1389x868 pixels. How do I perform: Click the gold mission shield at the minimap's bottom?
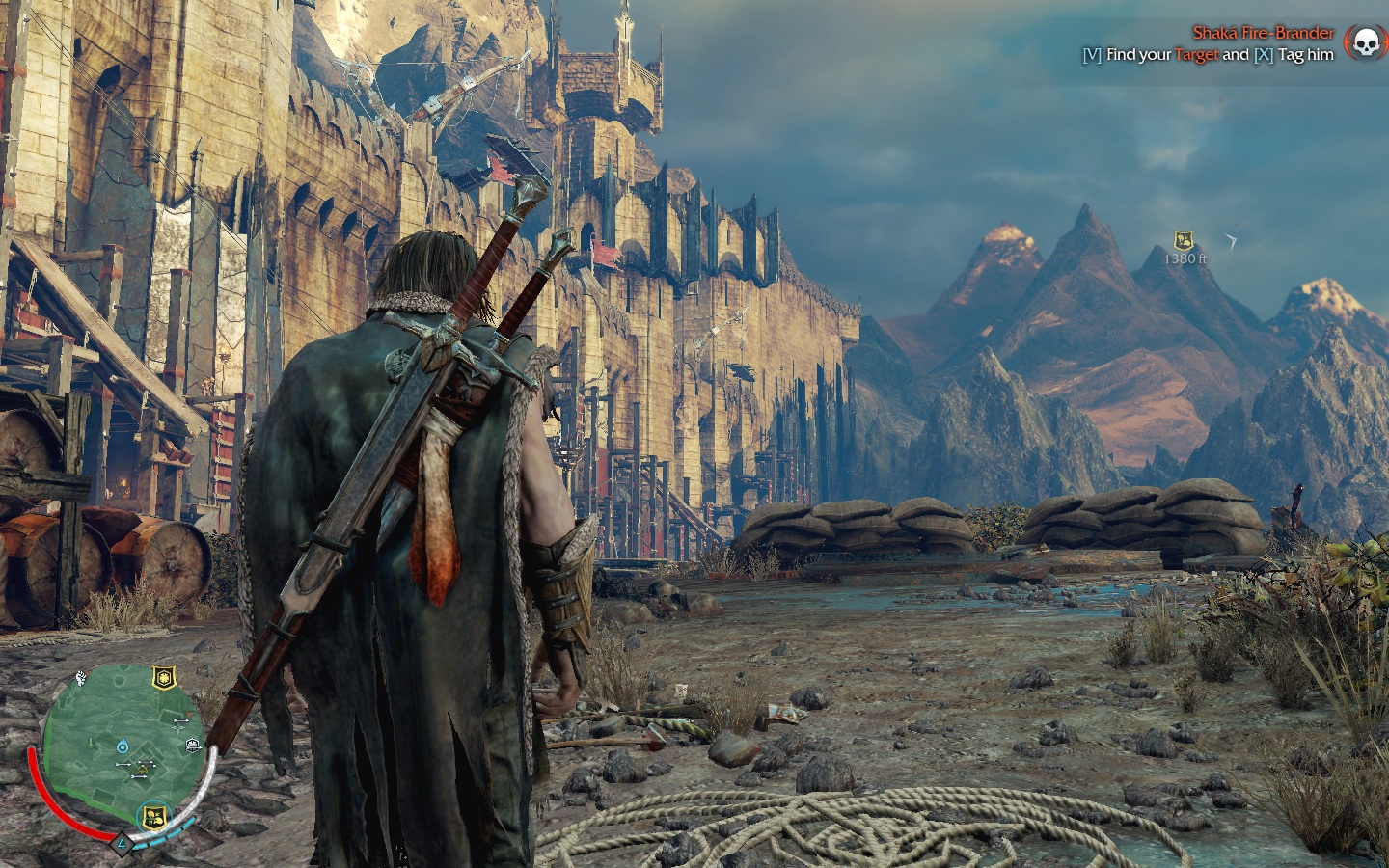[152, 817]
